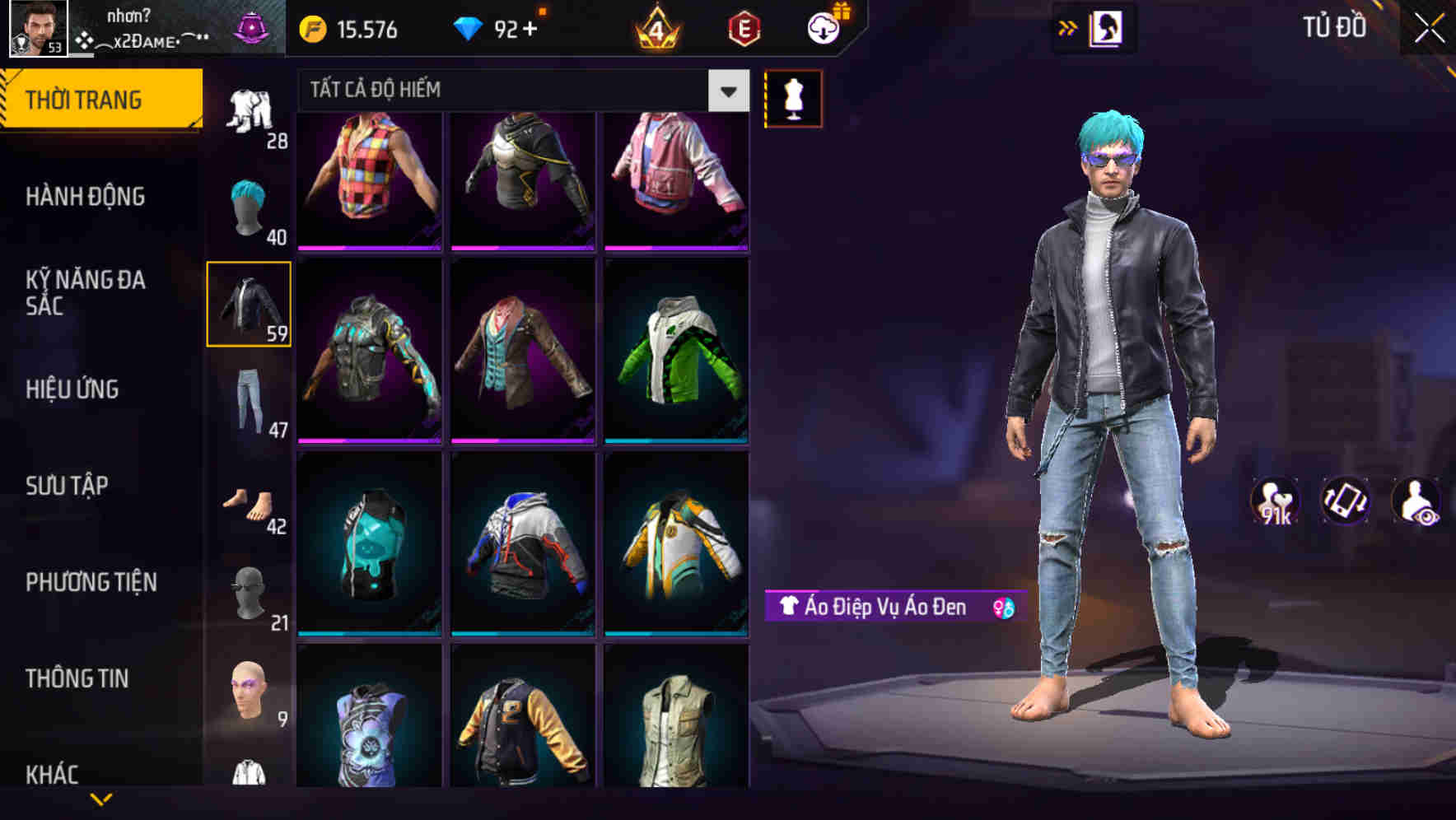Open the THÔNG TIN tab
Image resolution: width=1456 pixels, height=820 pixels.
78,678
